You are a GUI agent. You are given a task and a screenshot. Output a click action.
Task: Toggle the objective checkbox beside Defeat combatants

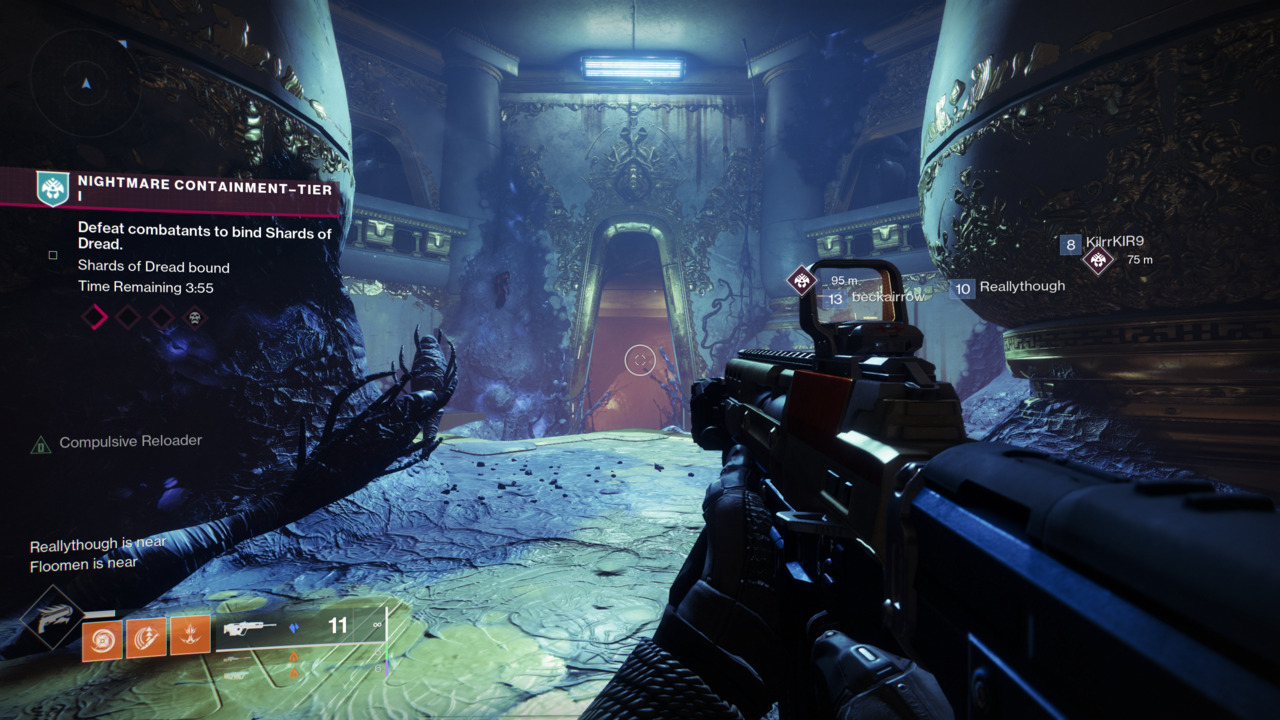tap(52, 256)
